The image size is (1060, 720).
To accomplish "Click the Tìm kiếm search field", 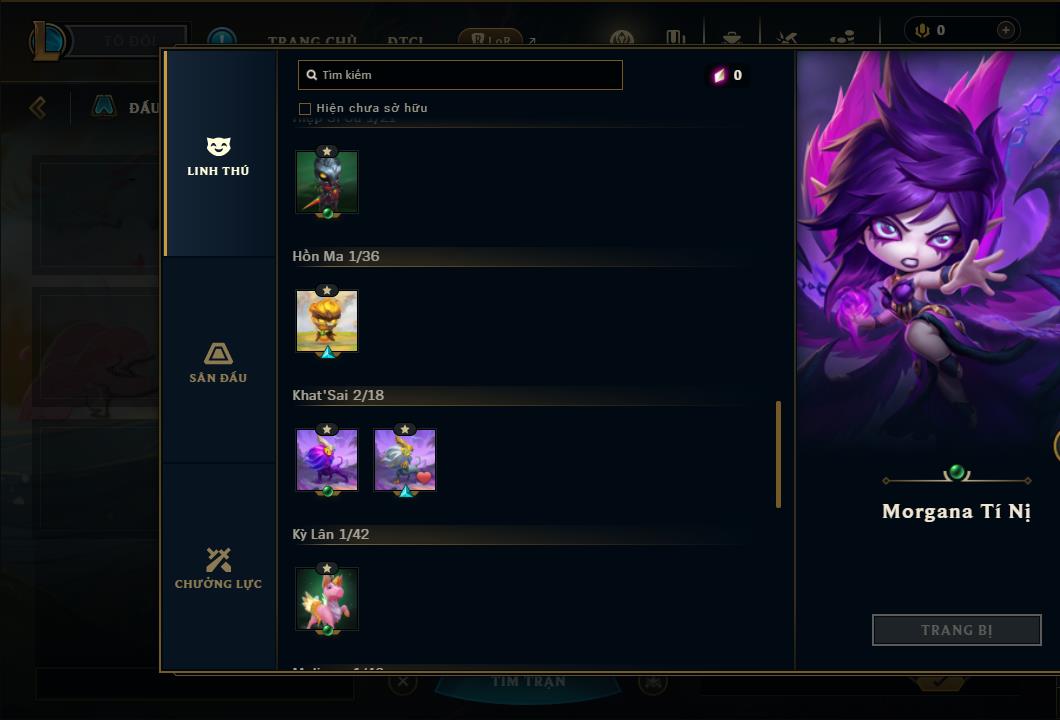I will click(x=460, y=75).
